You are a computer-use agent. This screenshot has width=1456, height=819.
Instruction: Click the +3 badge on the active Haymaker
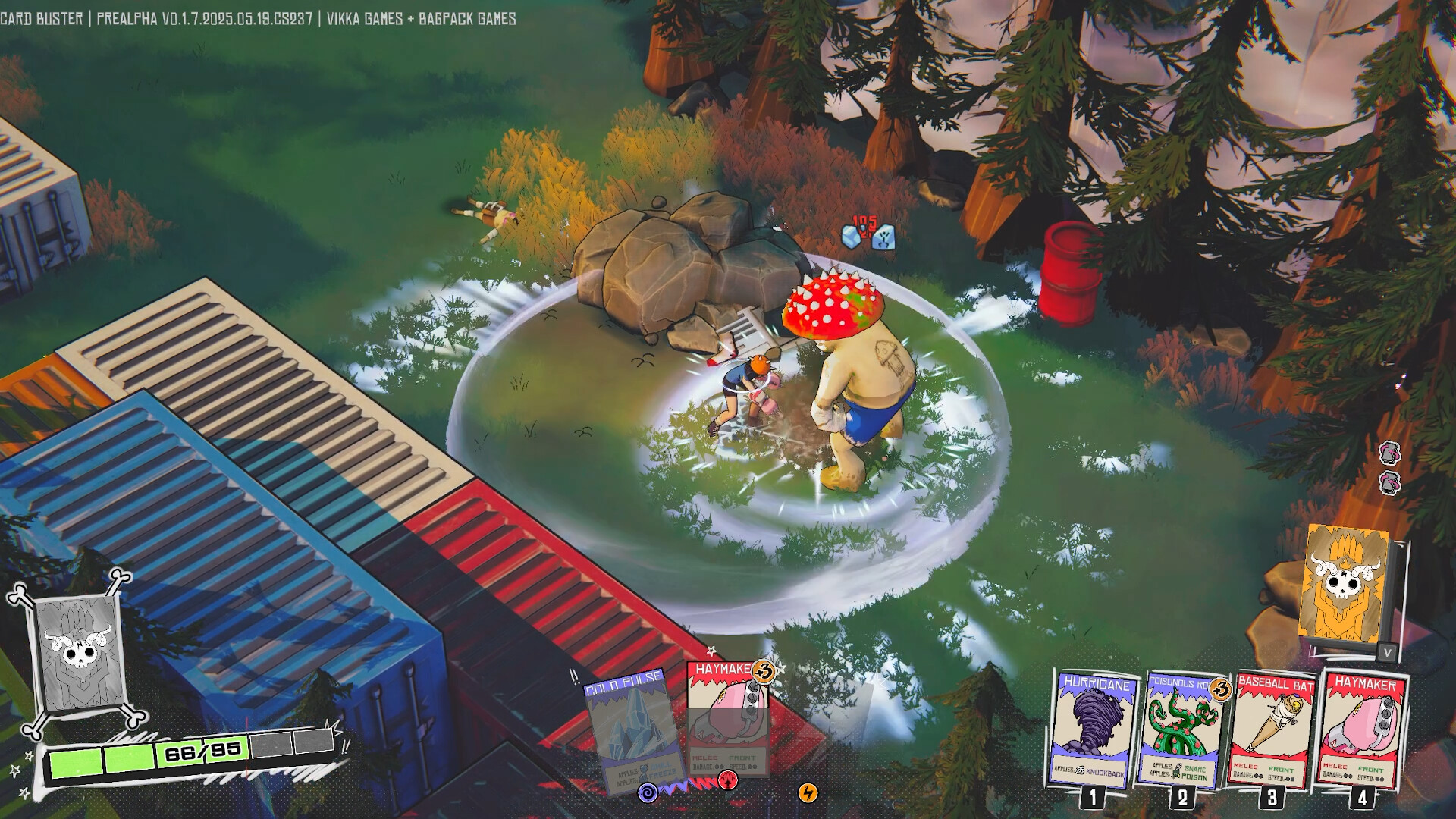[x=764, y=673]
